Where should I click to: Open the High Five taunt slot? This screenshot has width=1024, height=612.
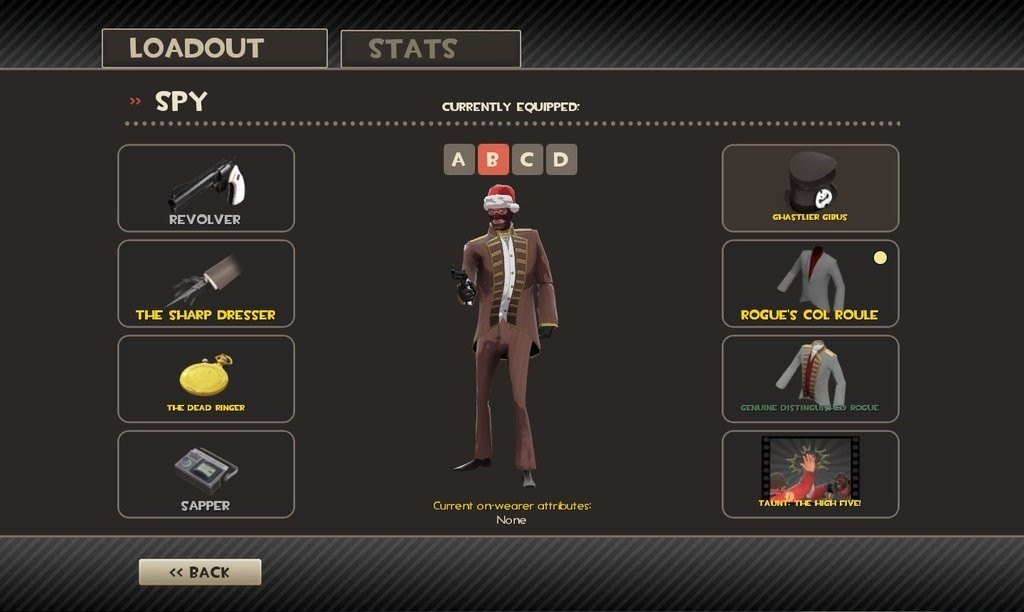[x=810, y=474]
